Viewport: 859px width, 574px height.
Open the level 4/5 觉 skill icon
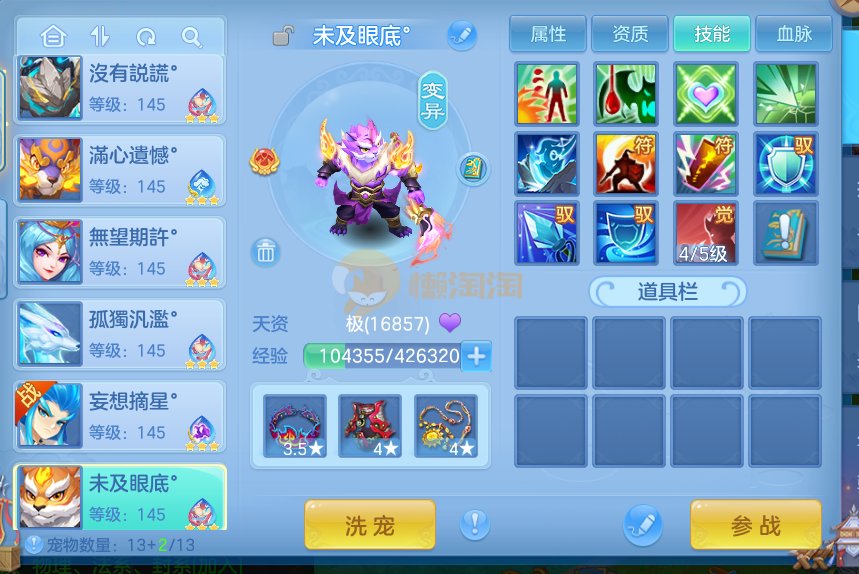[x=706, y=233]
